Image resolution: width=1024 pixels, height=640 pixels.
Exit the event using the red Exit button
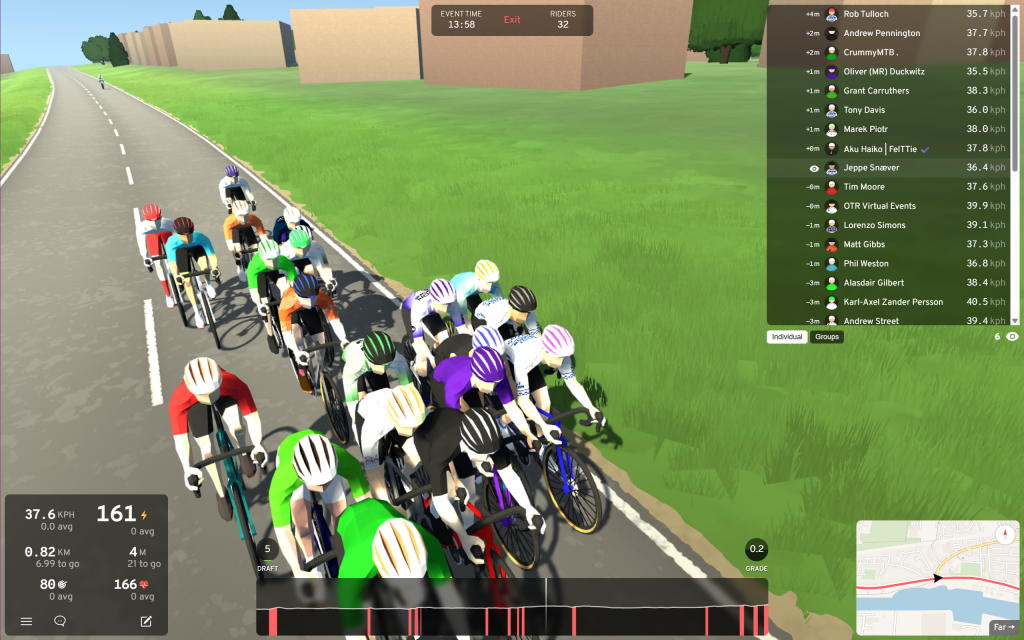coord(512,20)
